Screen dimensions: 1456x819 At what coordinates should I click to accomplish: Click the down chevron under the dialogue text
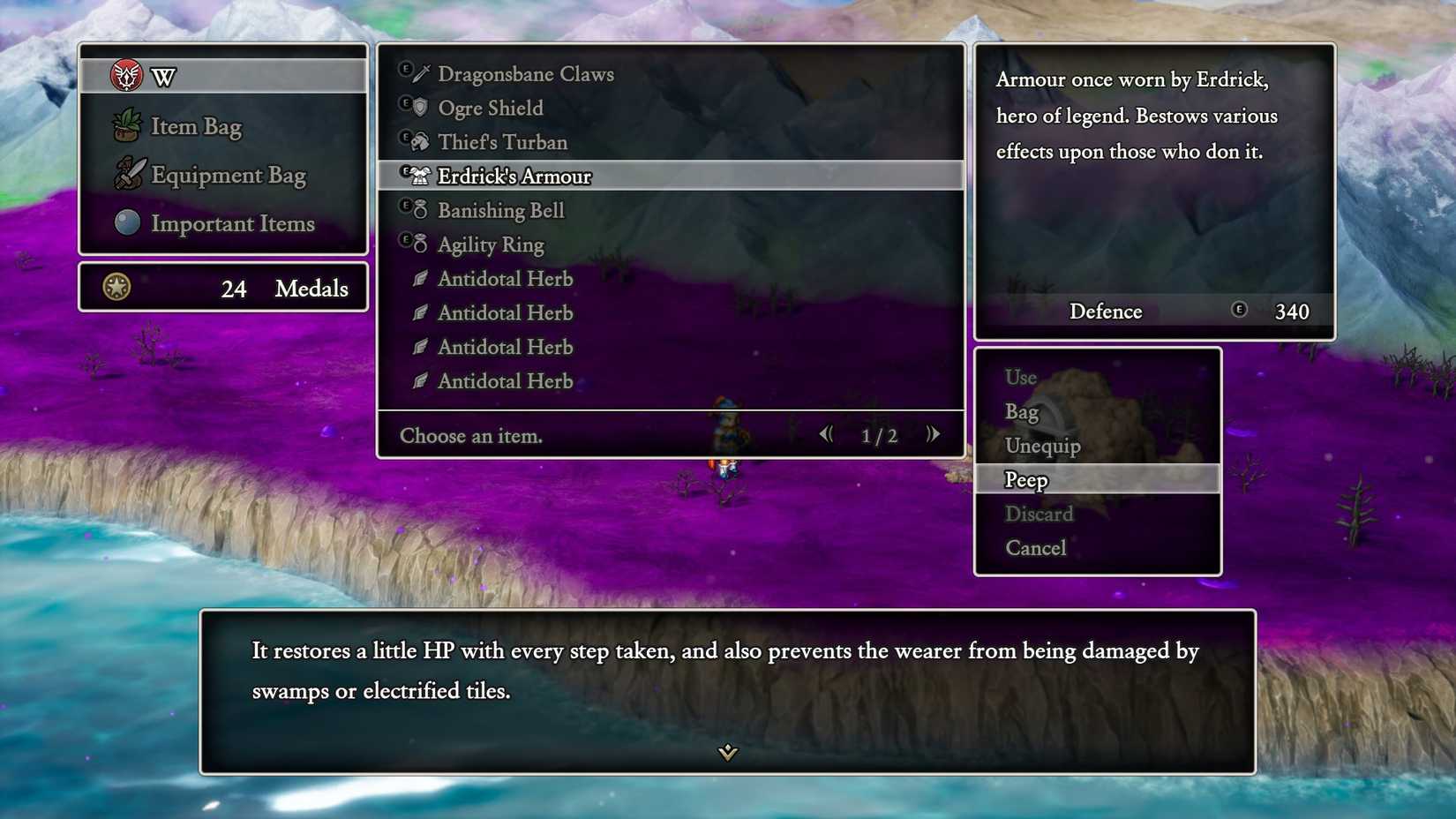[727, 754]
